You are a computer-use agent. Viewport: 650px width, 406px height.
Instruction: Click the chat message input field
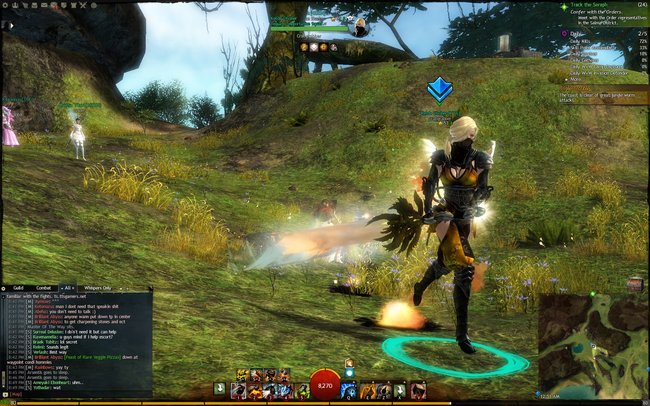coord(80,394)
